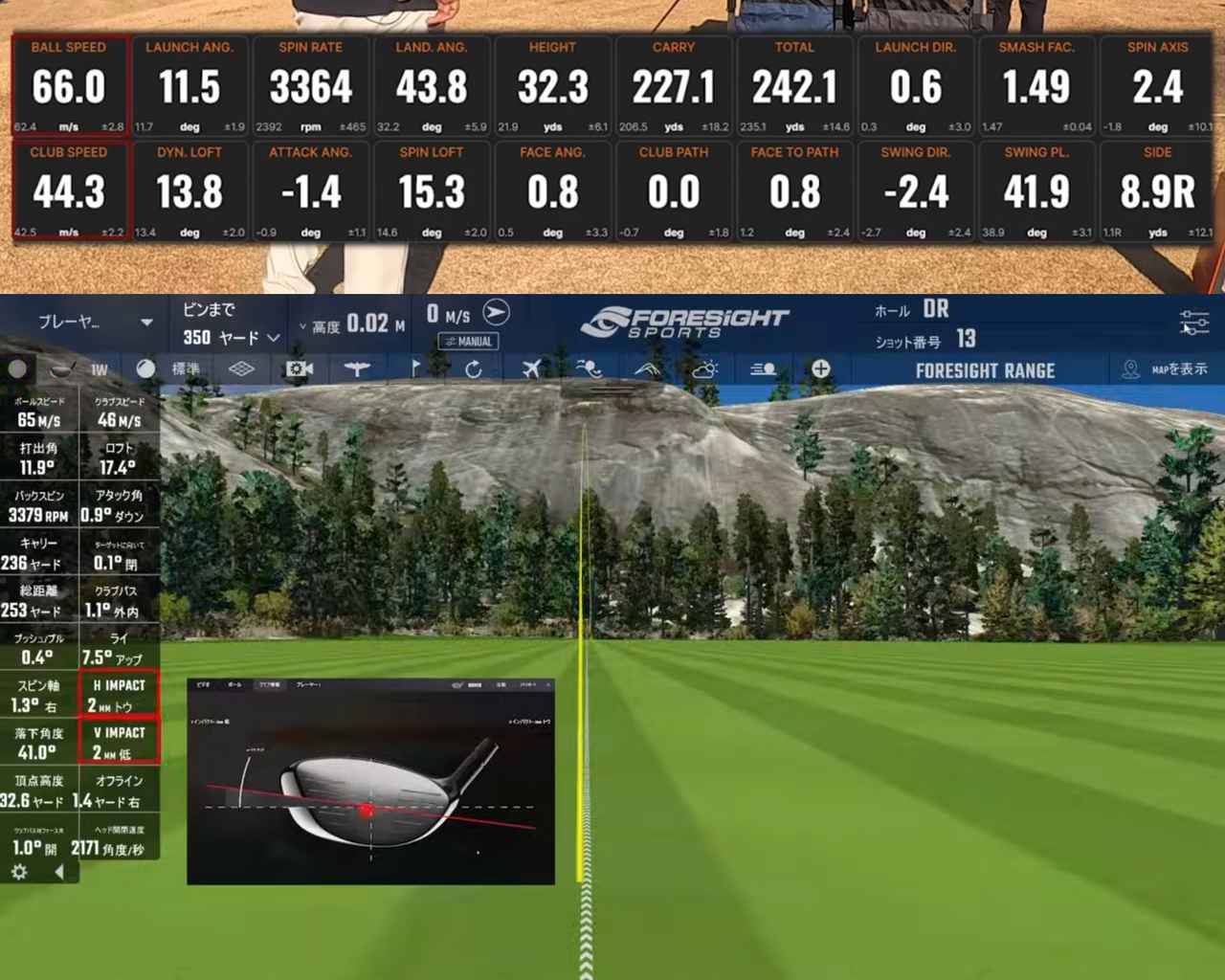The image size is (1225, 980).
Task: Click the flag pin icon
Action: pyautogui.click(x=414, y=369)
